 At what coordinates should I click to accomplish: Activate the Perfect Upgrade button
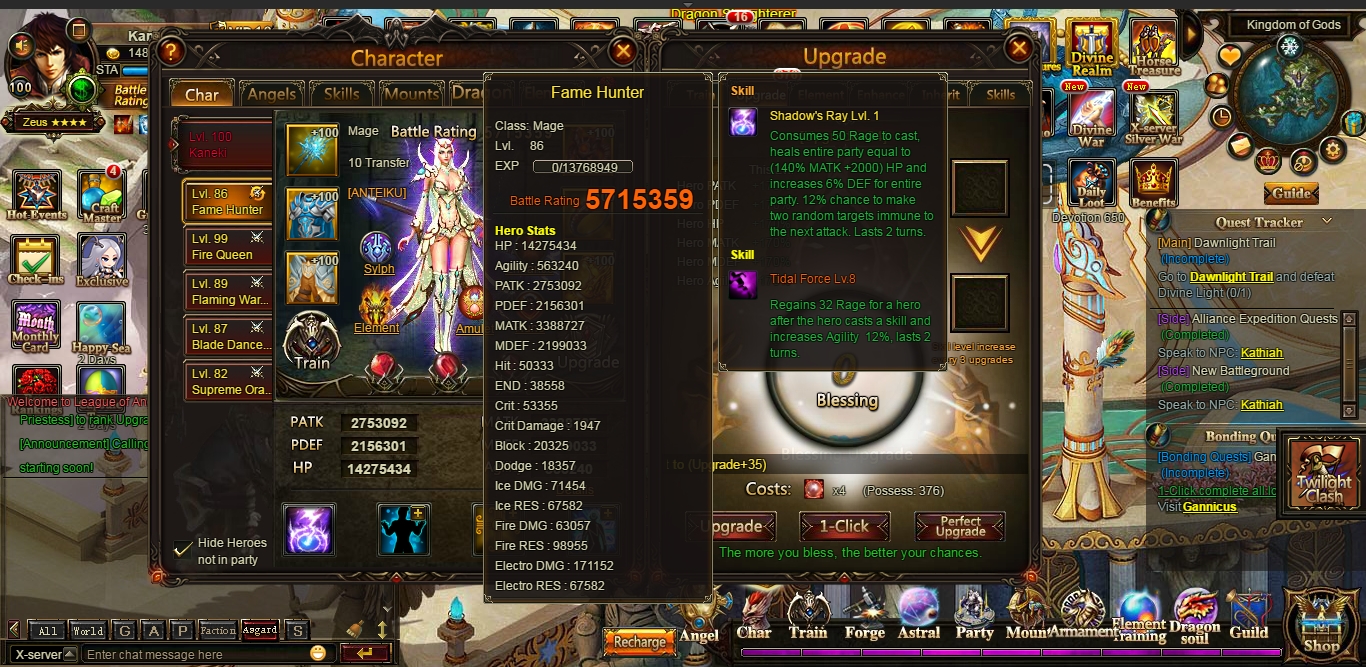click(x=960, y=526)
